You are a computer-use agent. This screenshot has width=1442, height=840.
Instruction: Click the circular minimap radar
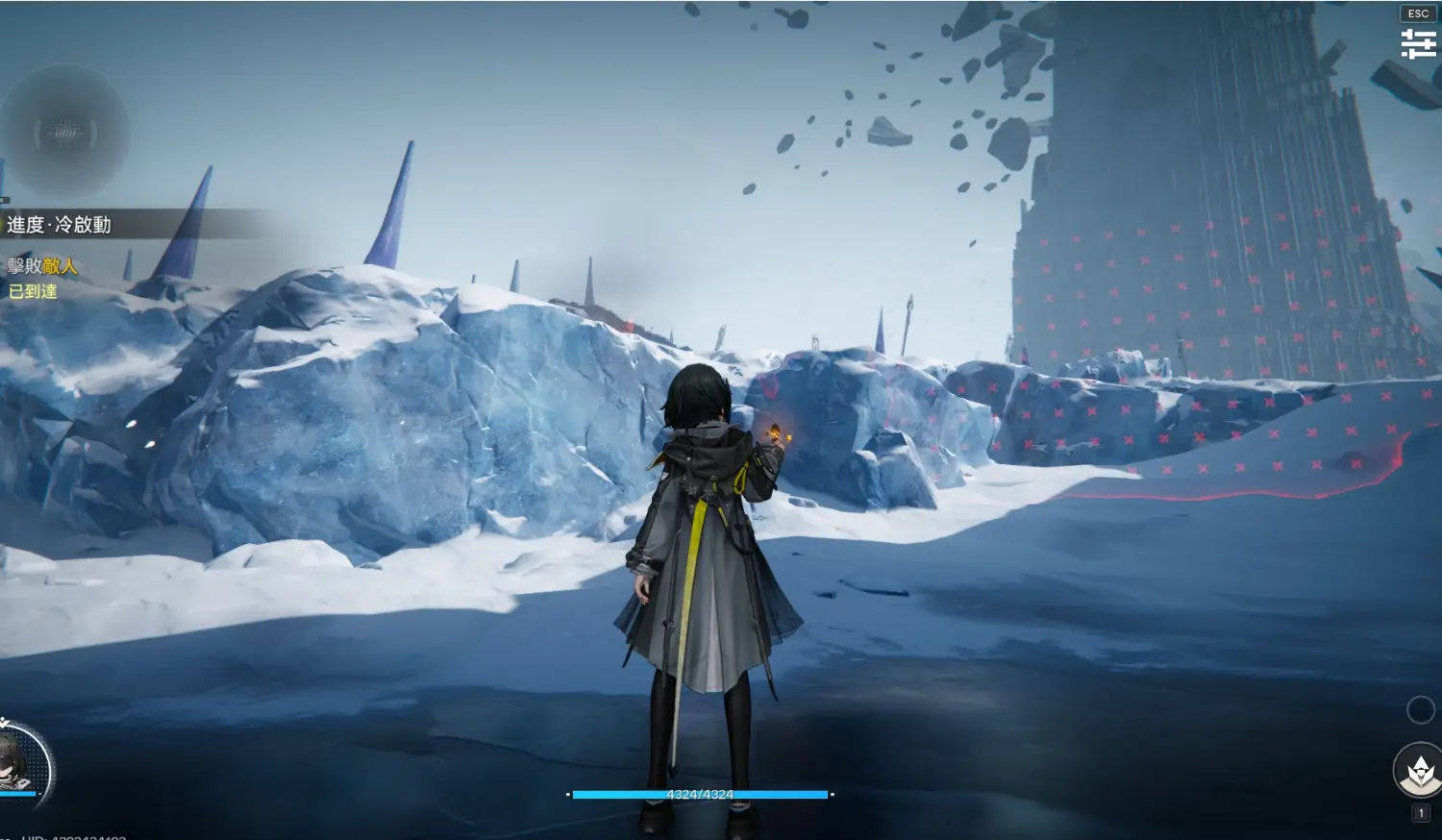[65, 133]
